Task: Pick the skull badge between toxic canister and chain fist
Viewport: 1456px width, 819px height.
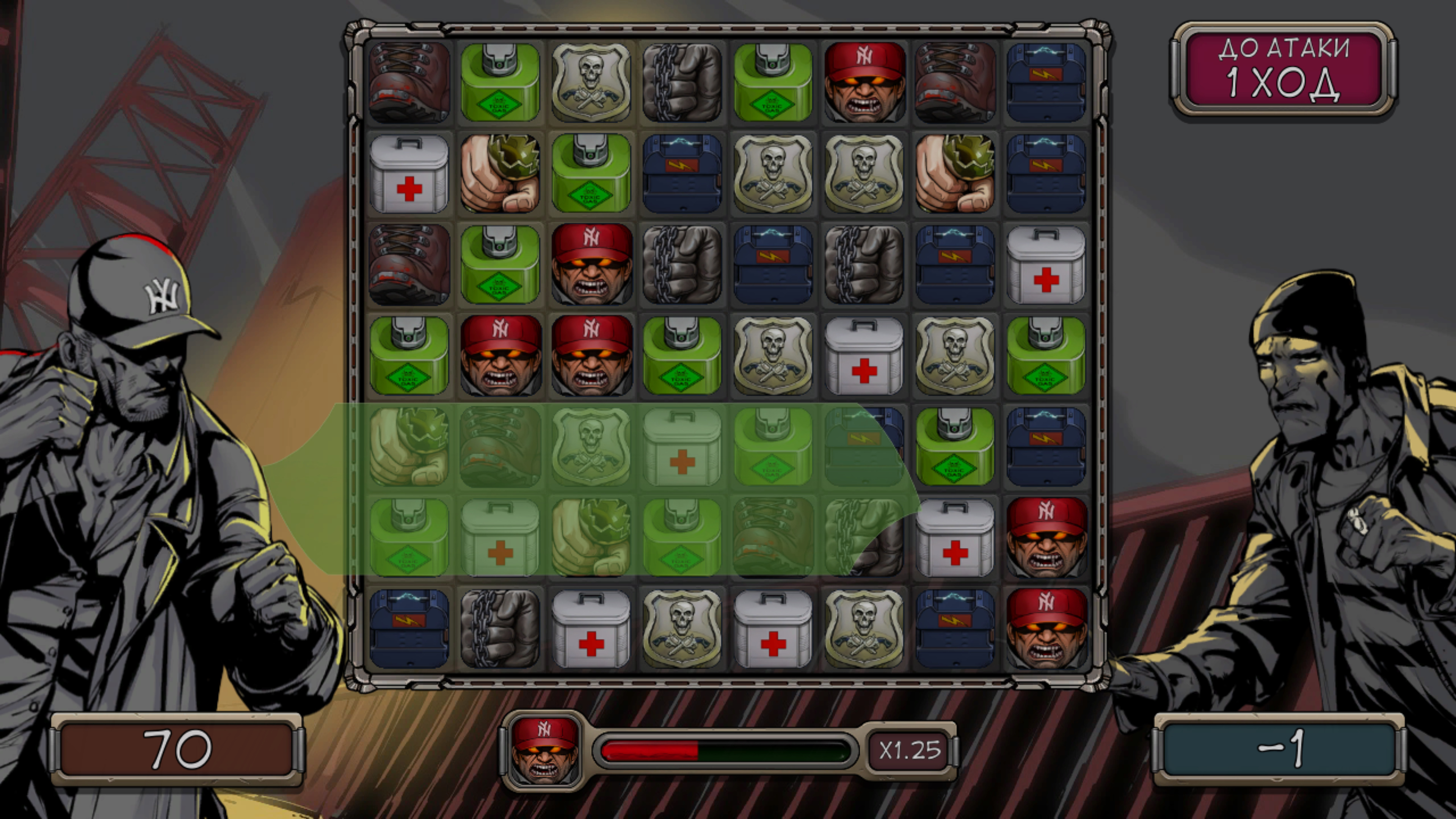Action: click(591, 82)
